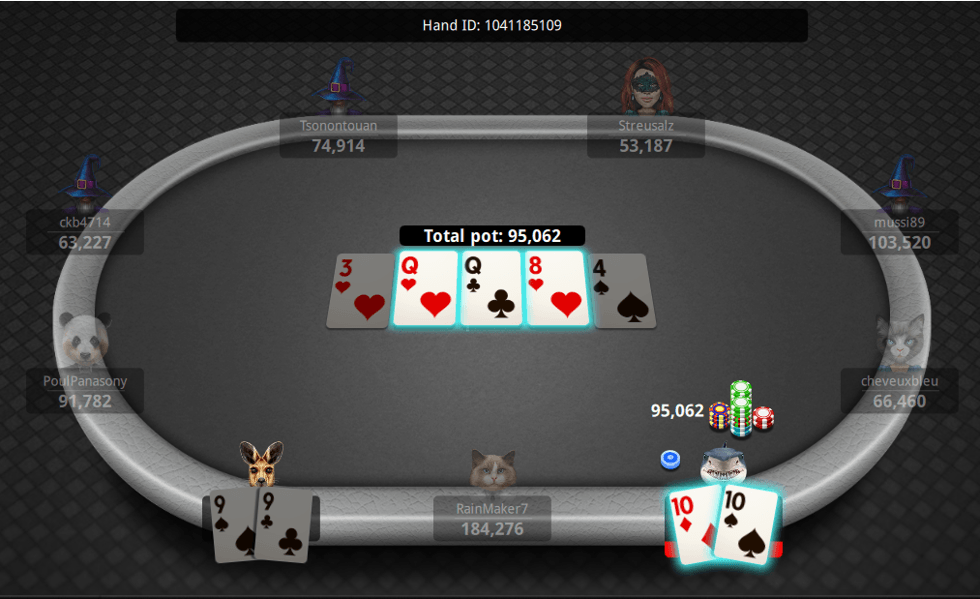Image resolution: width=980 pixels, height=599 pixels.
Task: Click the kangaroo player avatar
Action: click(261, 463)
